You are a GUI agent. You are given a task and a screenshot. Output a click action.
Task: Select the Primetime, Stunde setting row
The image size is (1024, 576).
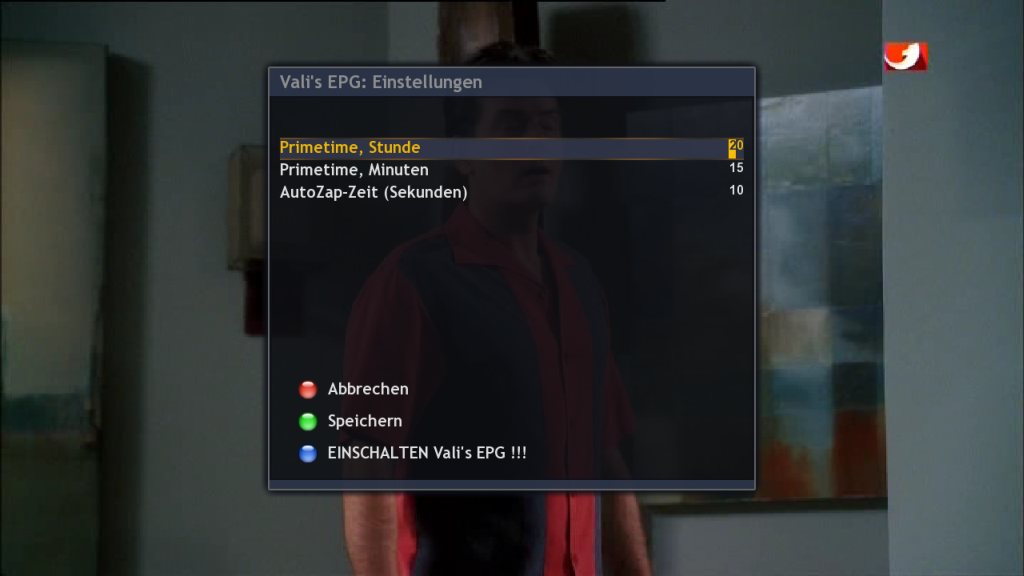tap(350, 148)
